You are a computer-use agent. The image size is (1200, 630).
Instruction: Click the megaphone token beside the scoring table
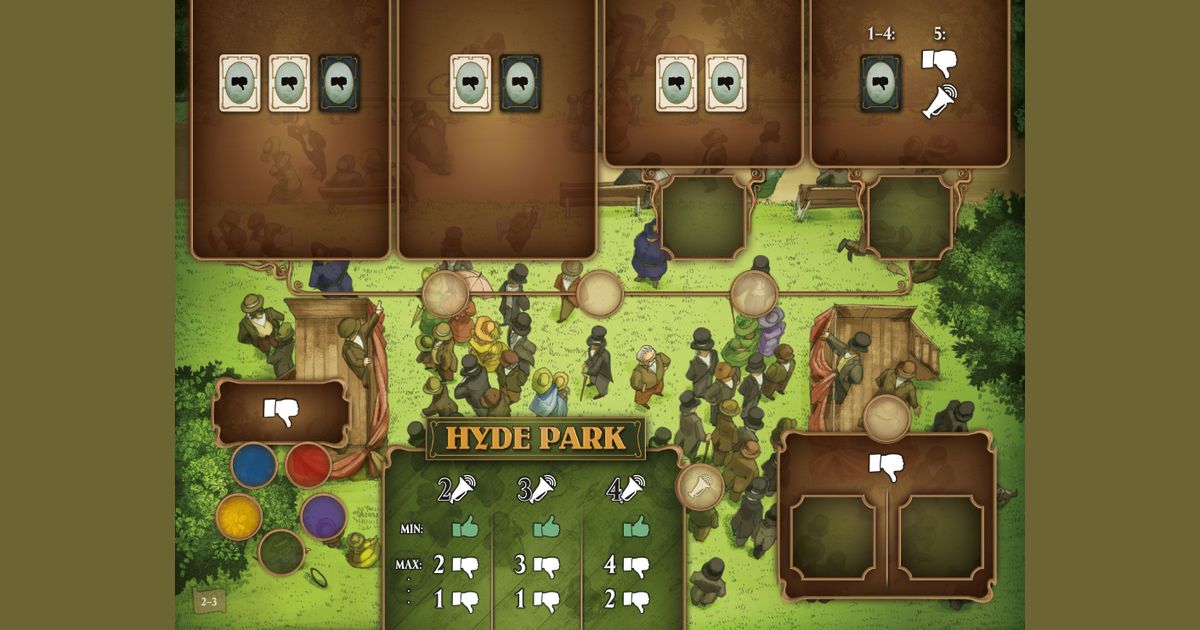click(700, 487)
